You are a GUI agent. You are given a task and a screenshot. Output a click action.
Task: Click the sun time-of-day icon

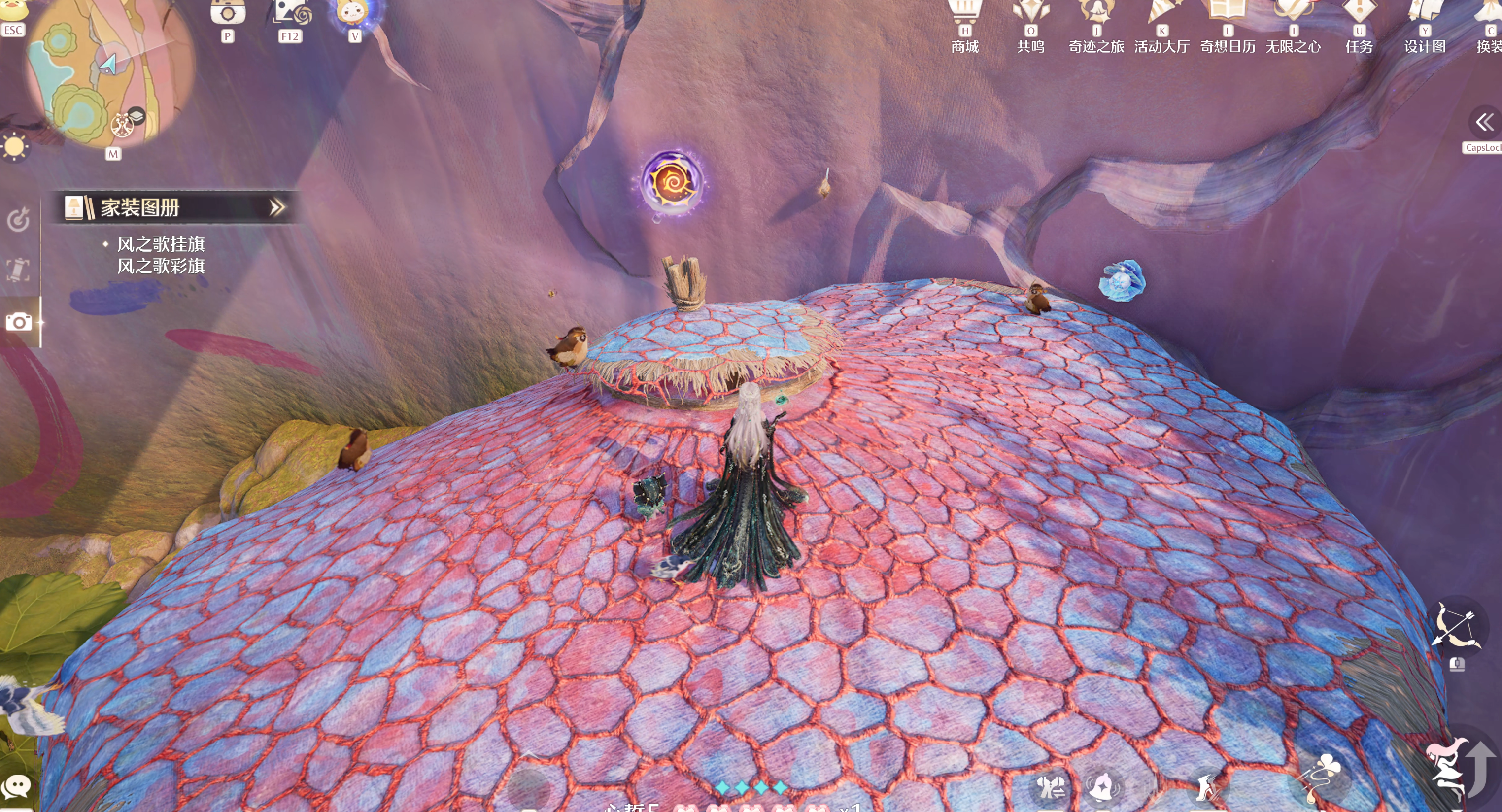click(14, 146)
